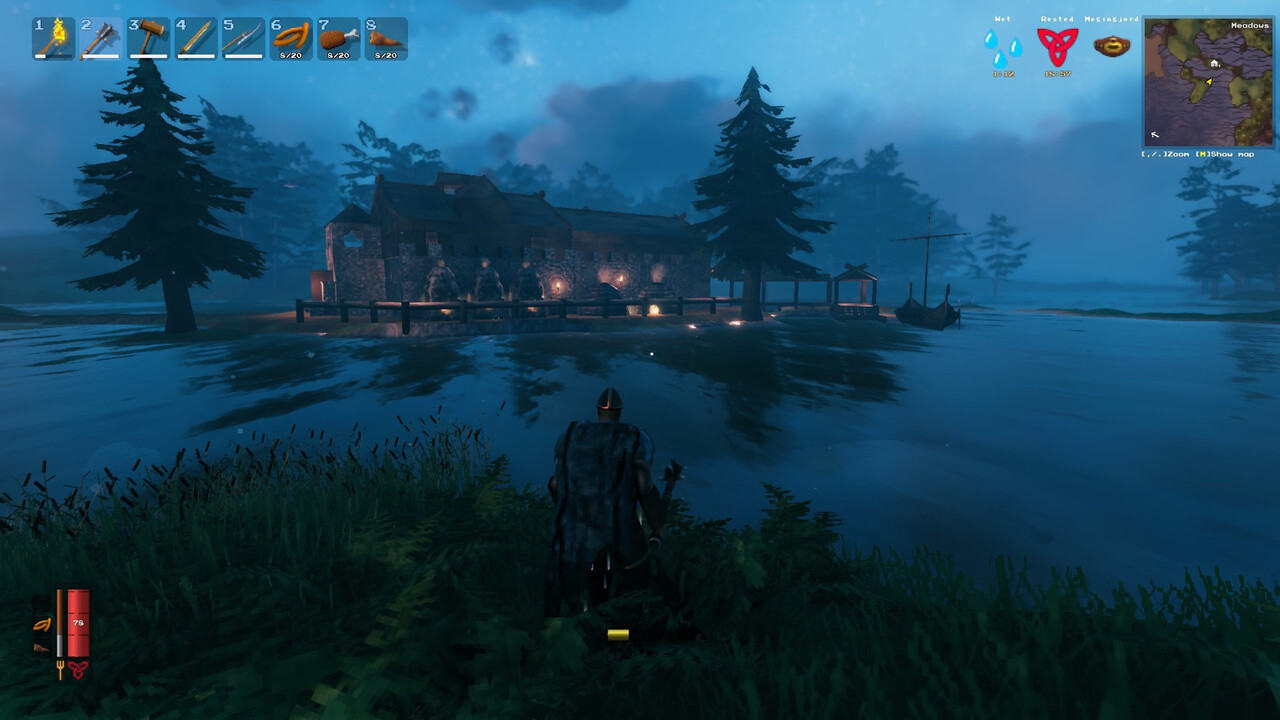Image resolution: width=1280 pixels, height=720 pixels.
Task: Click the red health bar showing 78
Action: (x=79, y=623)
